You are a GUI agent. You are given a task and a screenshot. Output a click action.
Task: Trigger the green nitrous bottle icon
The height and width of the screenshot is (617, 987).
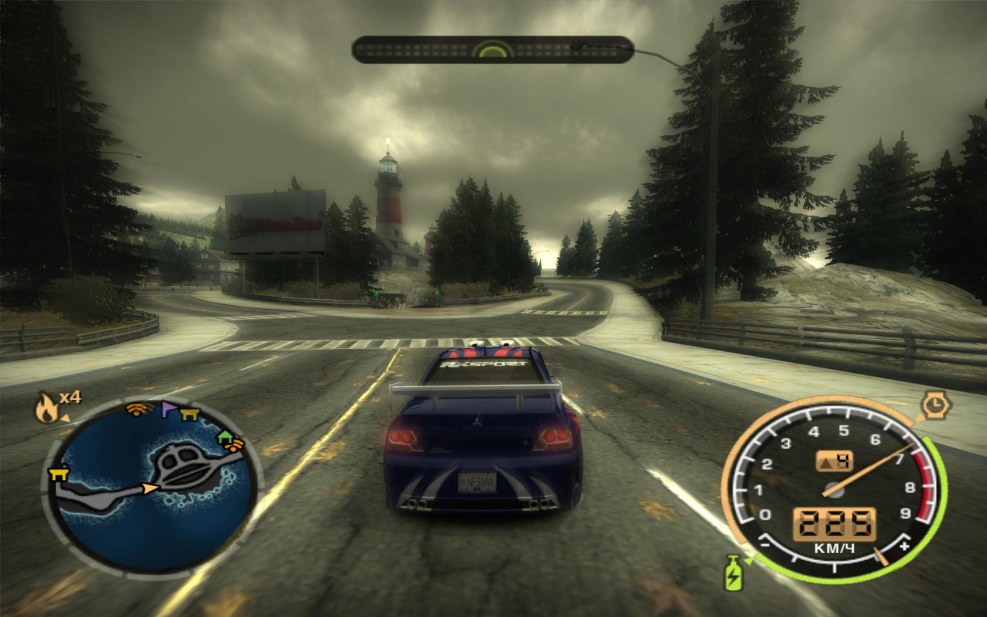(x=734, y=571)
